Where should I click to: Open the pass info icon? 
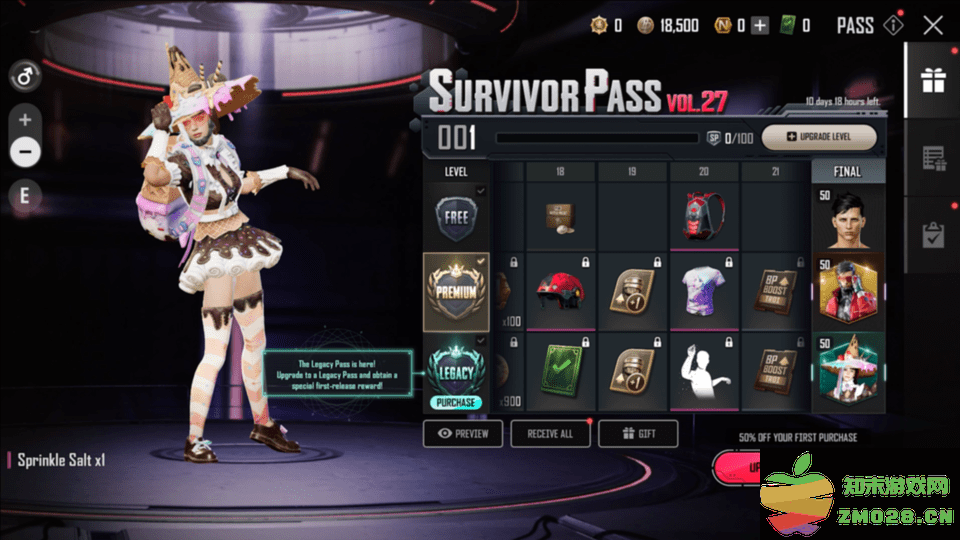pos(895,26)
